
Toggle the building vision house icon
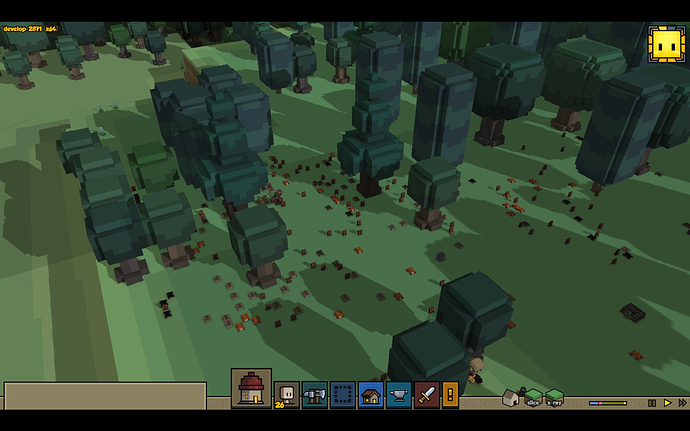coord(511,398)
